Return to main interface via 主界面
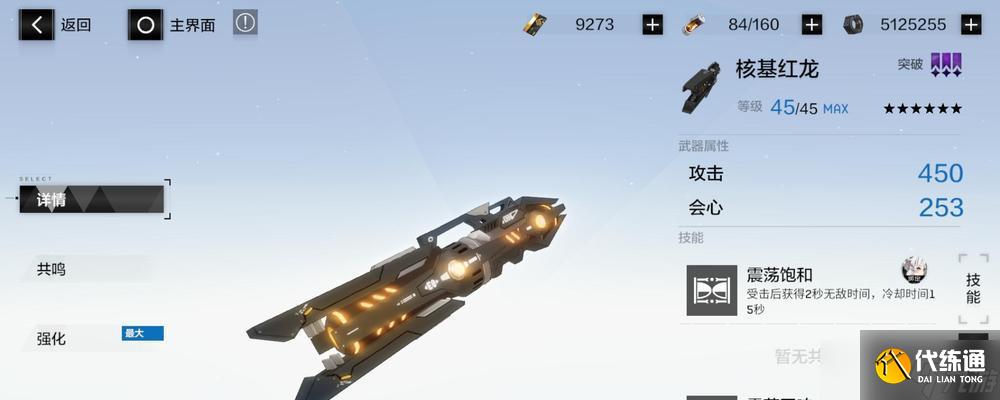This screenshot has height=400, width=1000. pyautogui.click(x=173, y=25)
